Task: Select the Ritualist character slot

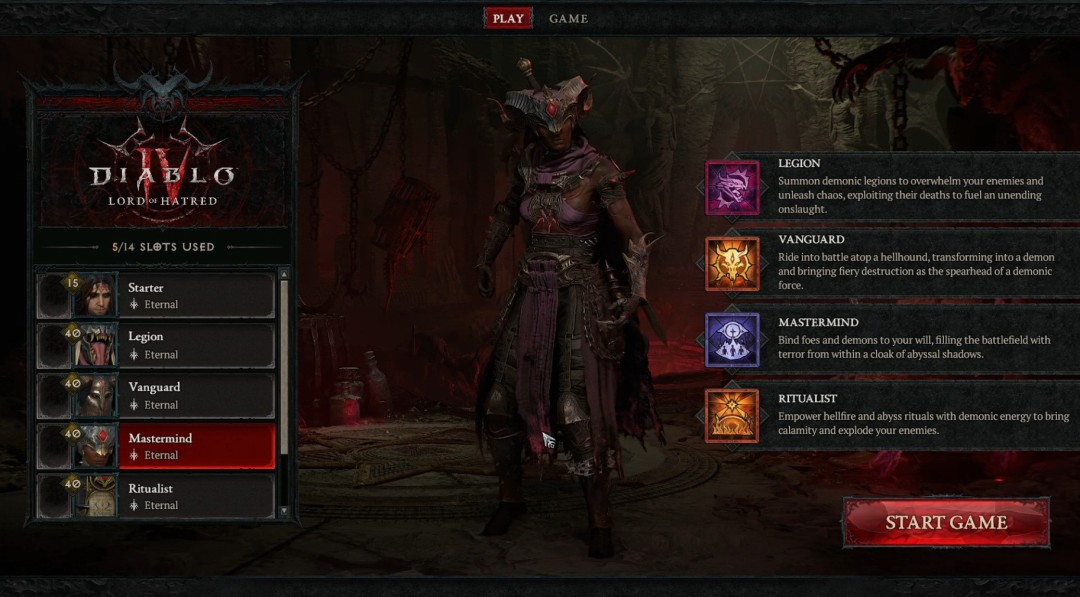Action: (x=196, y=496)
